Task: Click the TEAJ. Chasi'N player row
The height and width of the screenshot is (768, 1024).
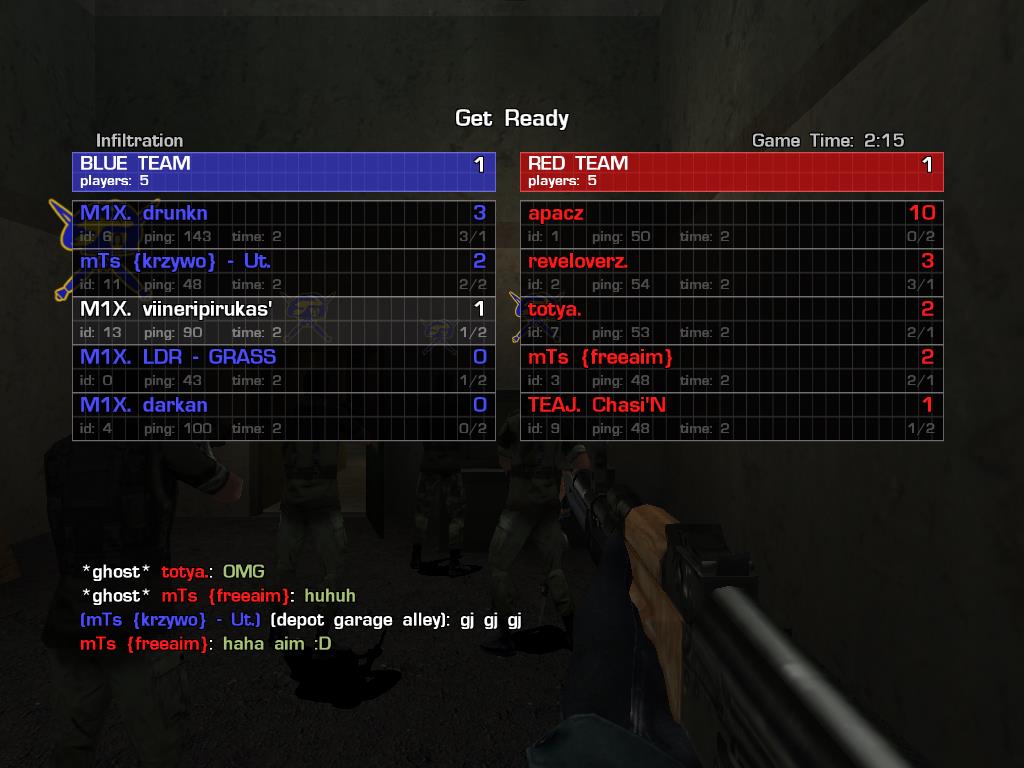Action: (x=731, y=416)
